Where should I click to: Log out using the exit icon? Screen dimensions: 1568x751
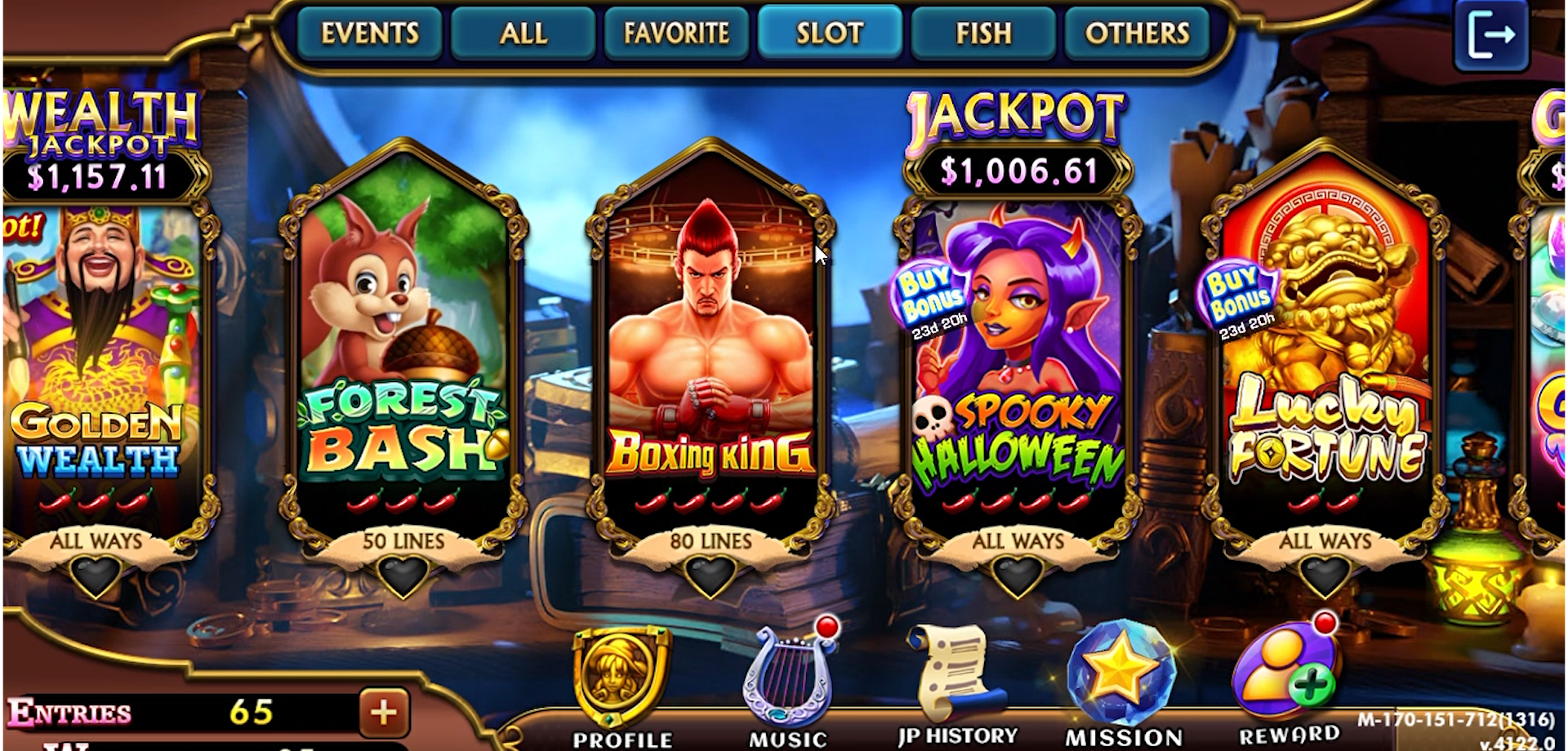click(x=1489, y=34)
